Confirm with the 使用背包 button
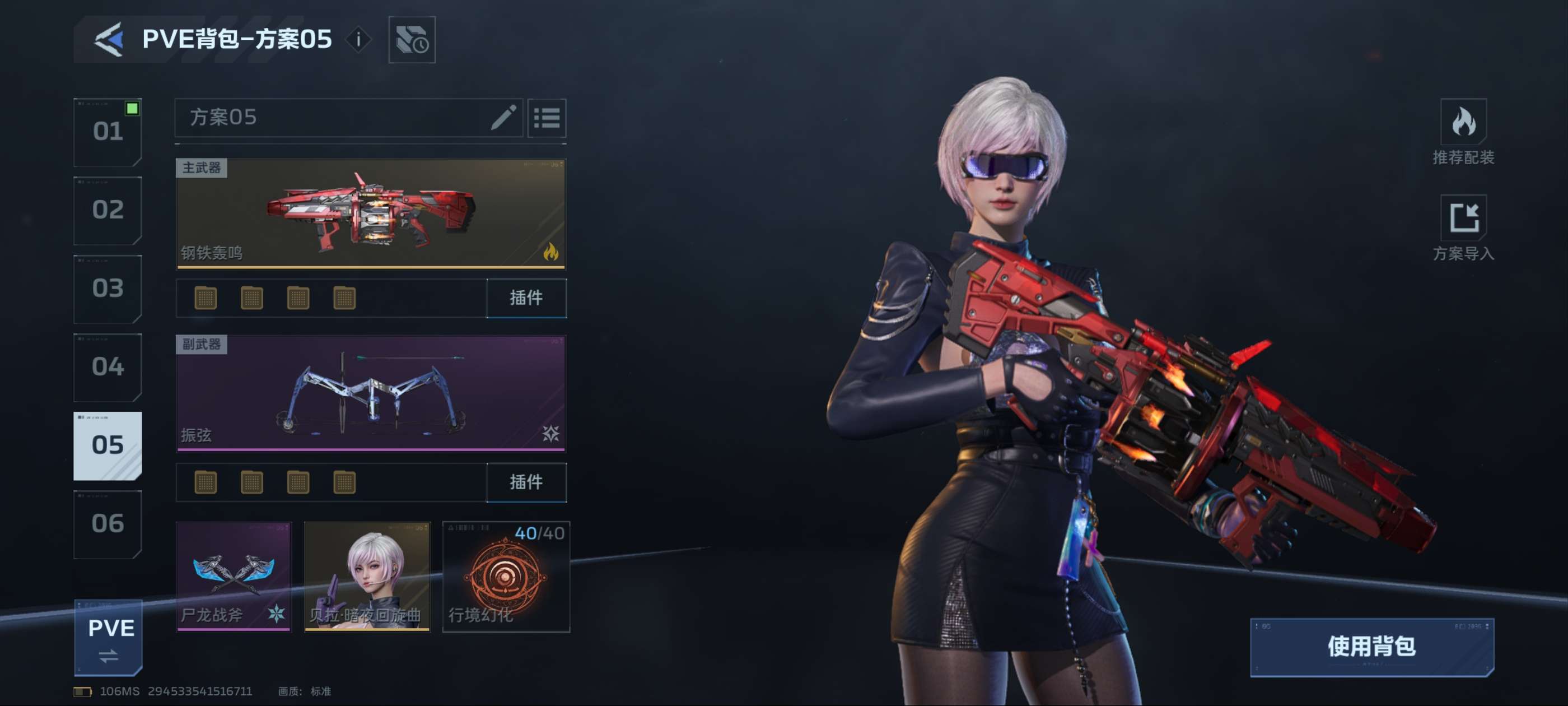 pyautogui.click(x=1371, y=647)
